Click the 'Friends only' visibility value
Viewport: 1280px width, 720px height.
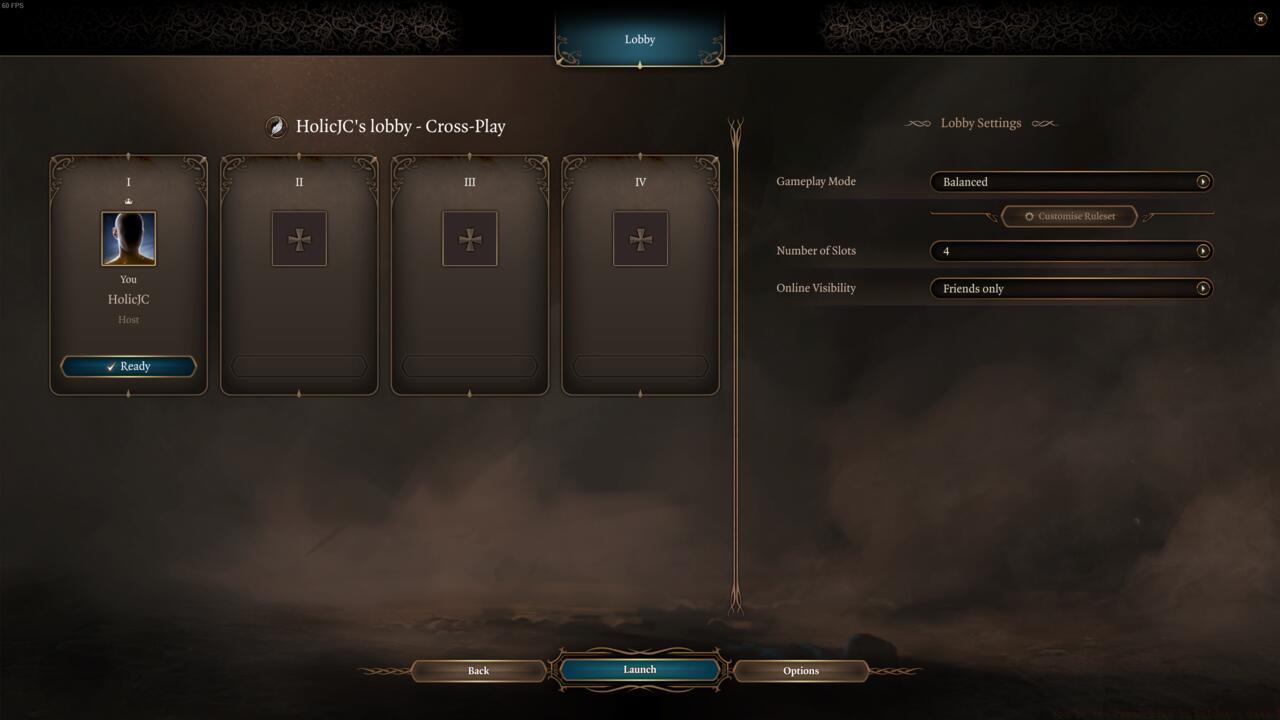[973, 288]
